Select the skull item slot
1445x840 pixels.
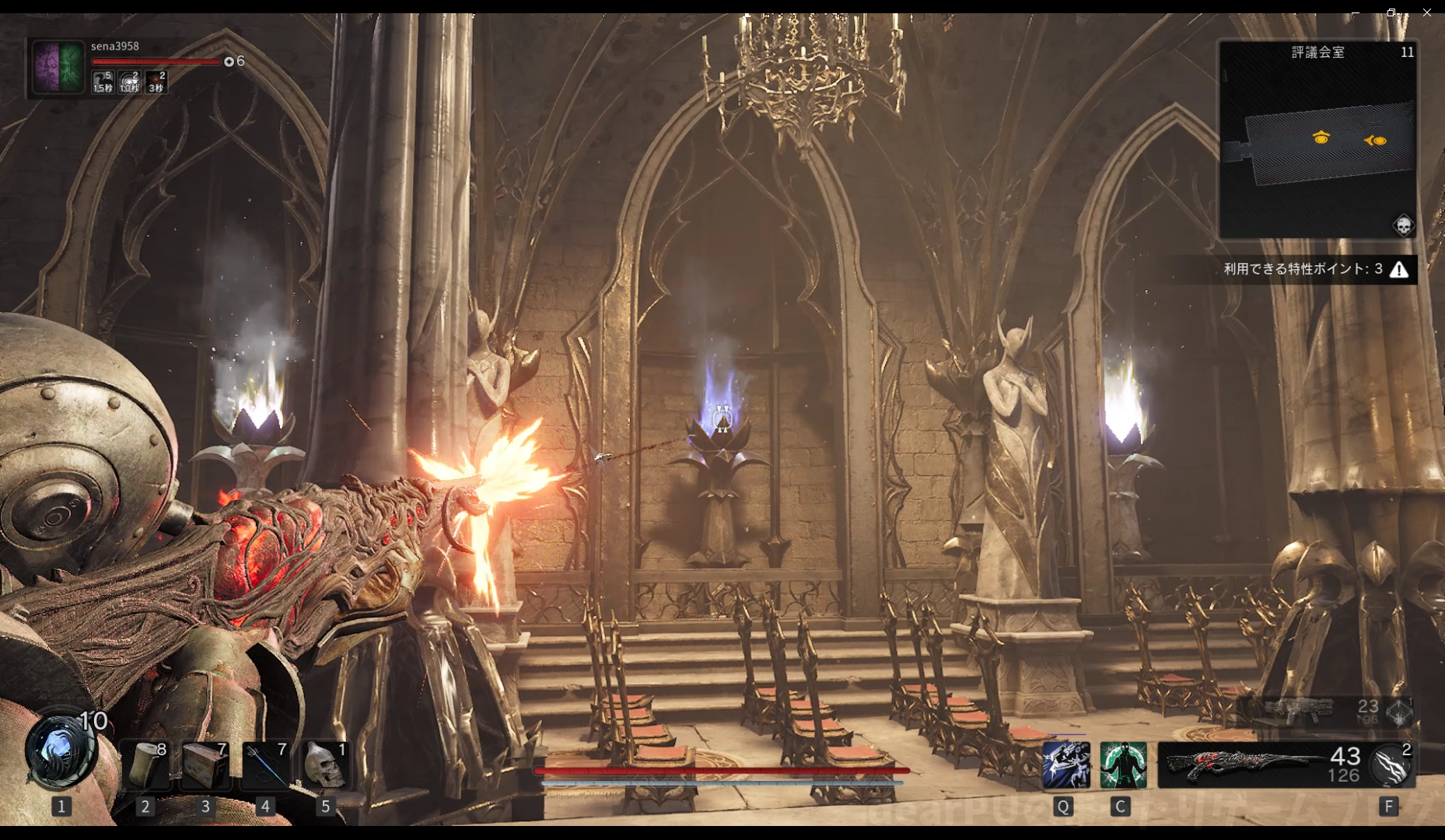[x=325, y=765]
